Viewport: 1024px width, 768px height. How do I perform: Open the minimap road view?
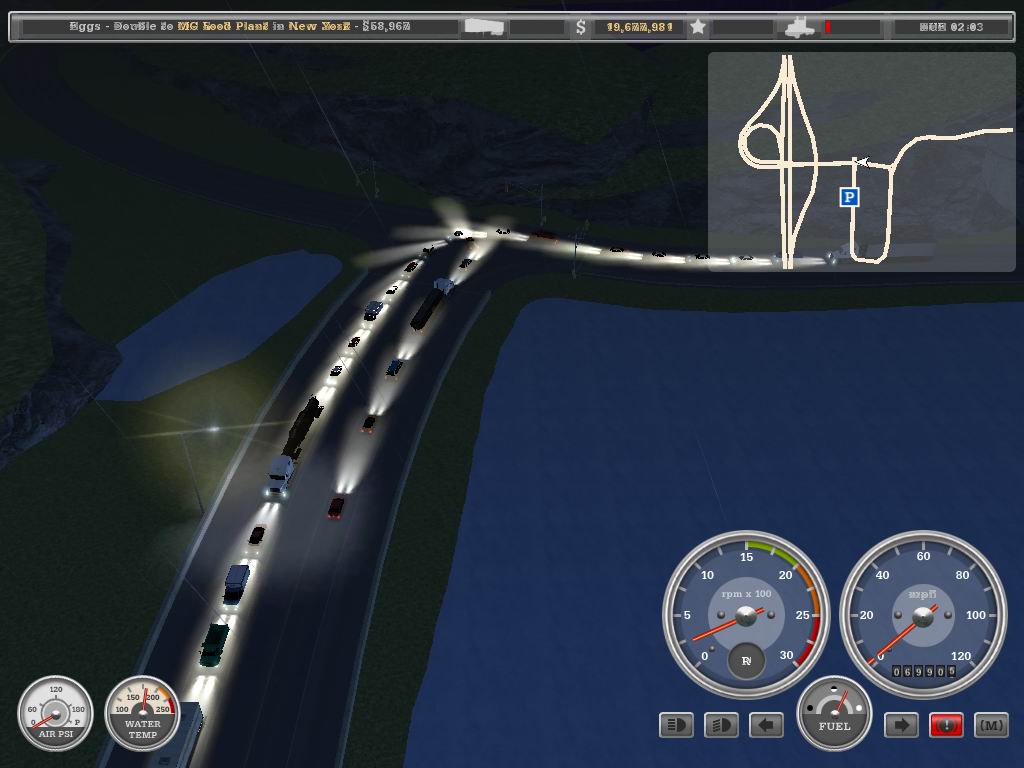click(x=861, y=161)
